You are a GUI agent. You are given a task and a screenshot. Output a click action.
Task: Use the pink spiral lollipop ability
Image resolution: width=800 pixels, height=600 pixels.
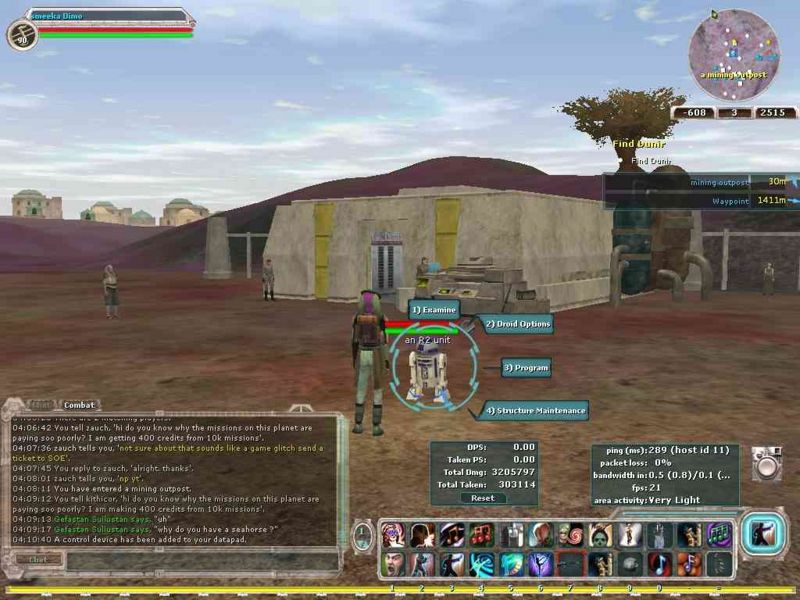571,534
